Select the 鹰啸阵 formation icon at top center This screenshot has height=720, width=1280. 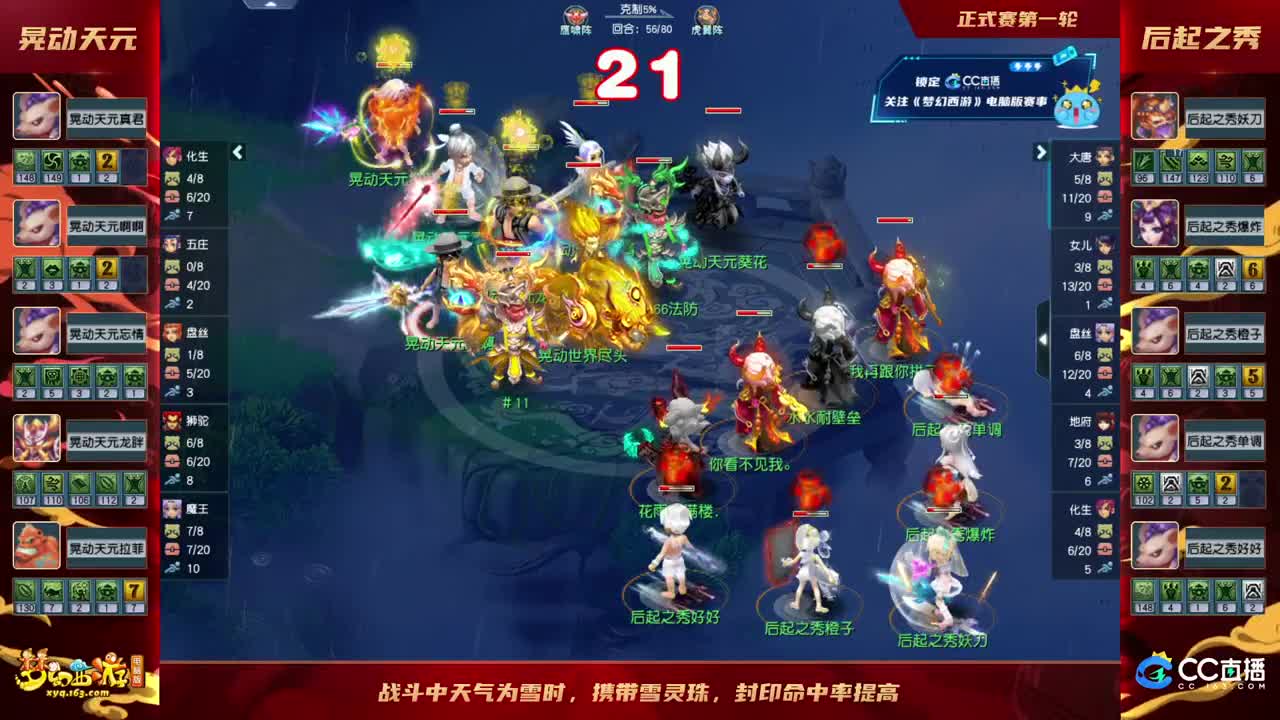576,15
